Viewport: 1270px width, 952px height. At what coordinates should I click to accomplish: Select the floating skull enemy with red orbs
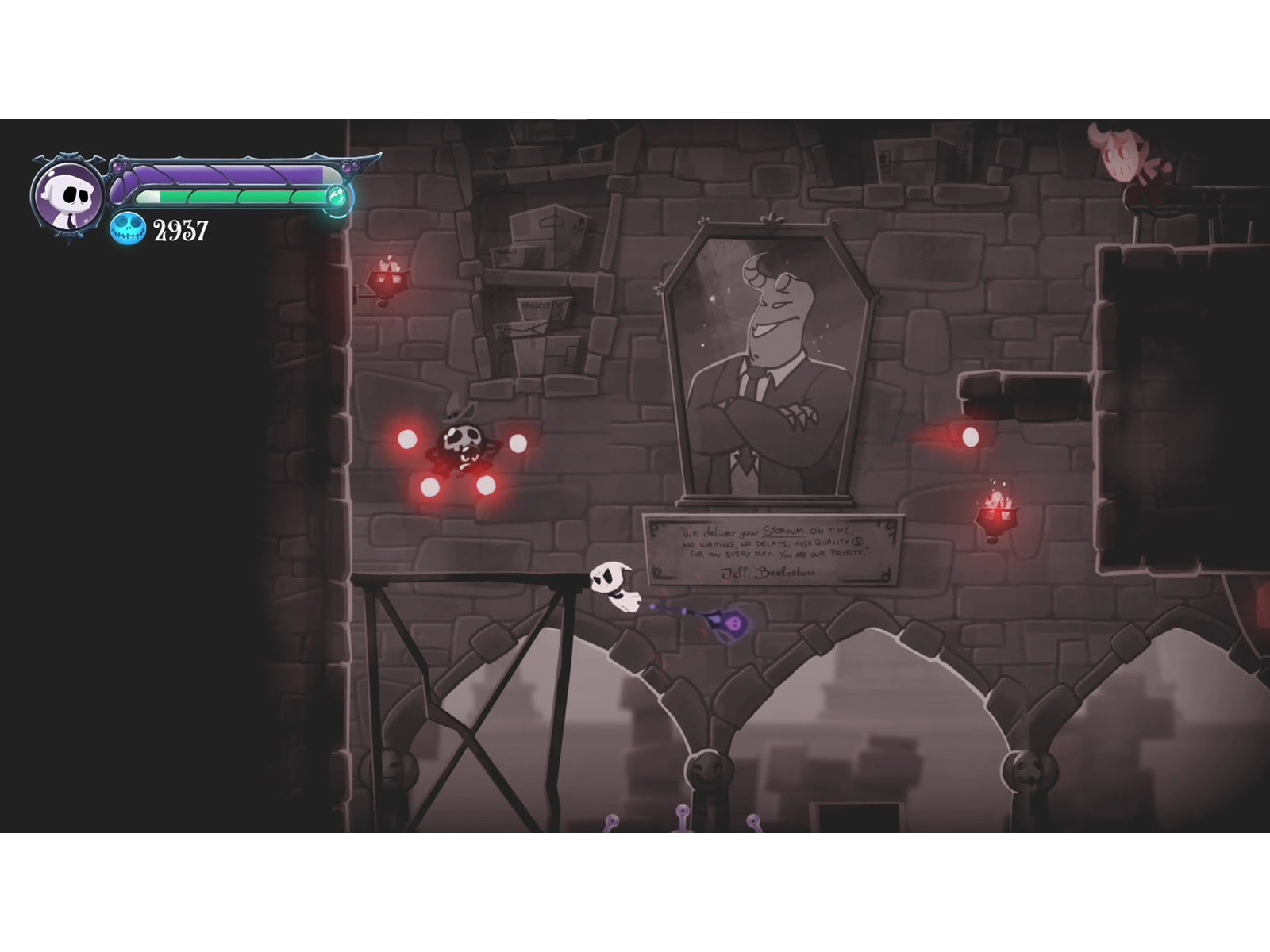pyautogui.click(x=463, y=442)
